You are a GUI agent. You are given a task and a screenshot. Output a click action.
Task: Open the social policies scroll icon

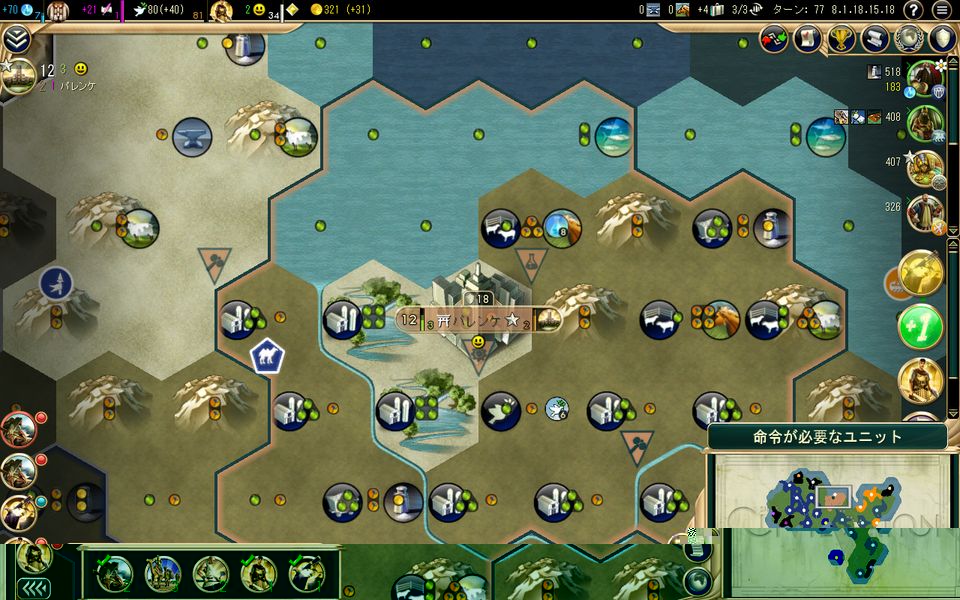point(875,39)
